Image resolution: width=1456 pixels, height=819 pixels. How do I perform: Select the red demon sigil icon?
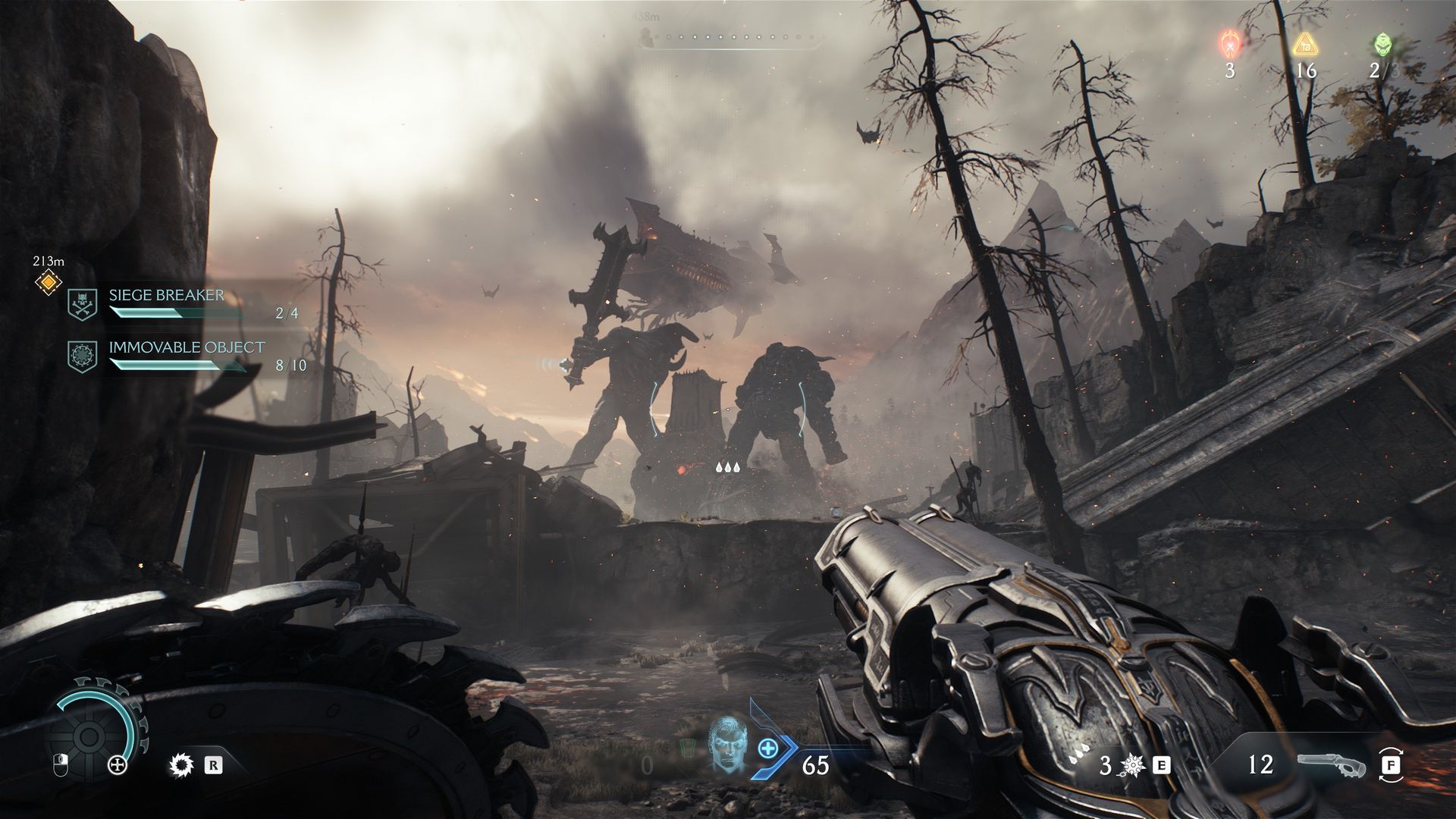point(1229,44)
